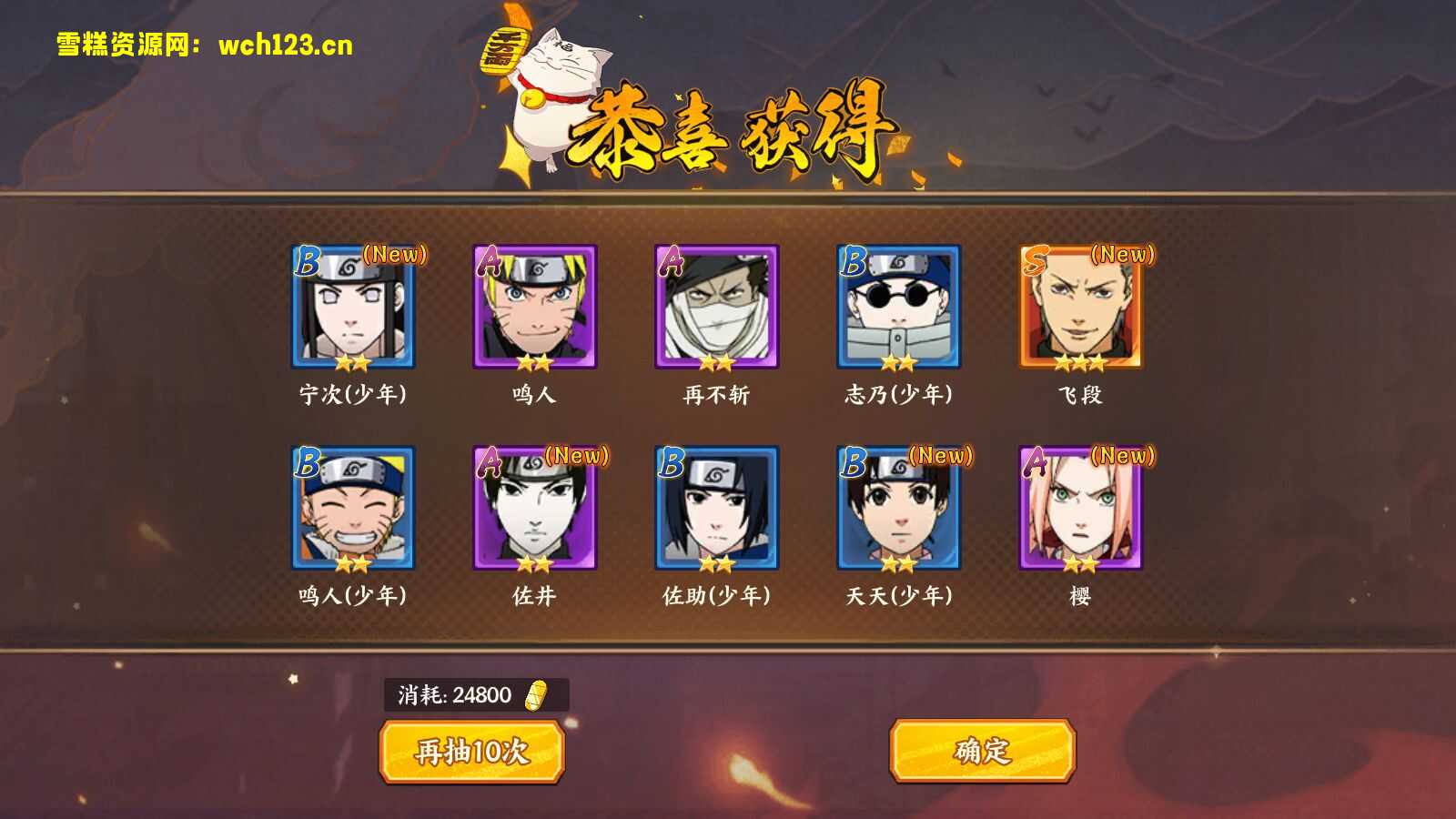This screenshot has height=819, width=1456.
Task: Select the S-rank 飞段 character portrait
Action: point(1083,309)
